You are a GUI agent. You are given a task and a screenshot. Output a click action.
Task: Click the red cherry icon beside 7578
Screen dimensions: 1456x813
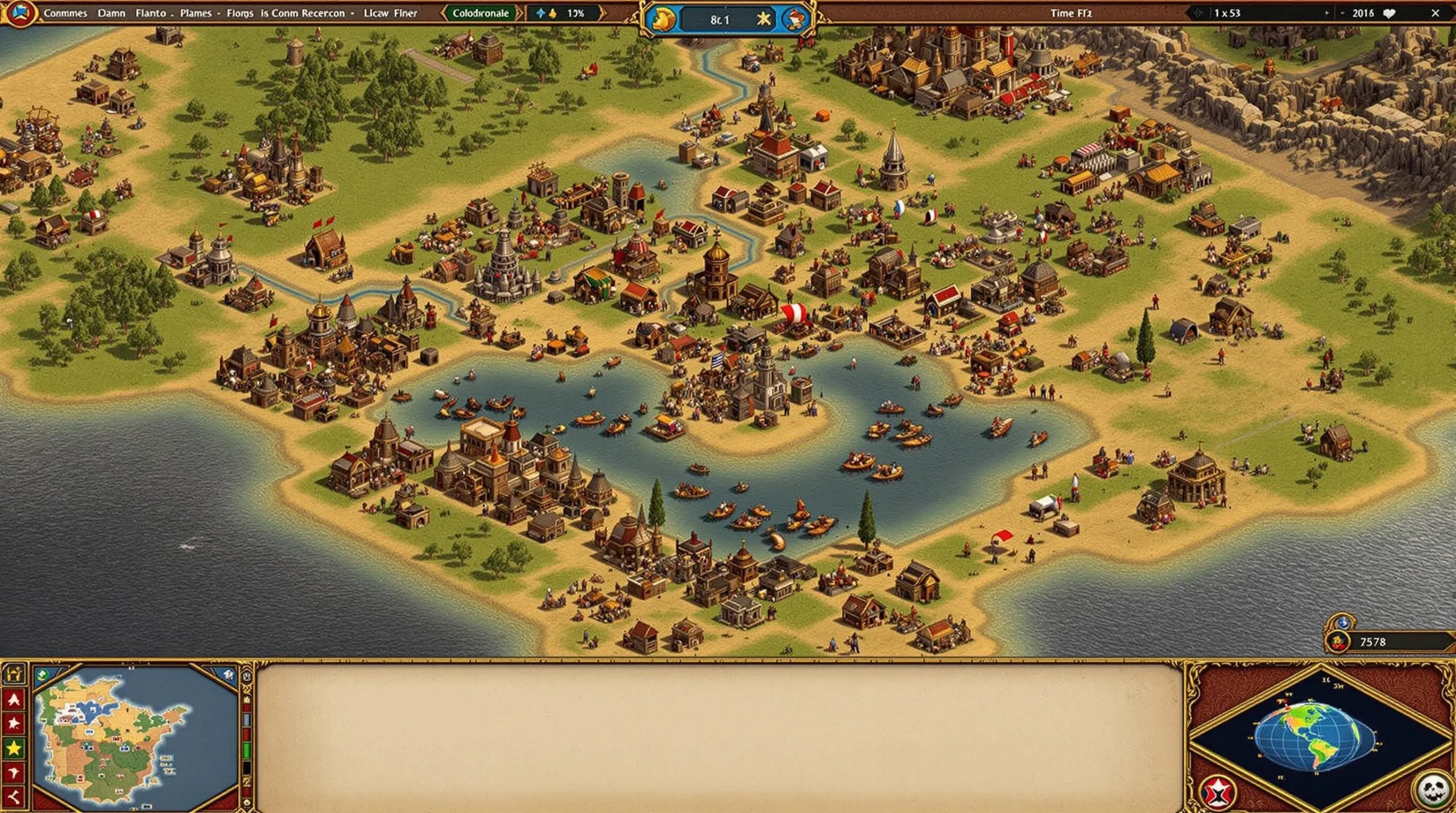tap(1338, 642)
